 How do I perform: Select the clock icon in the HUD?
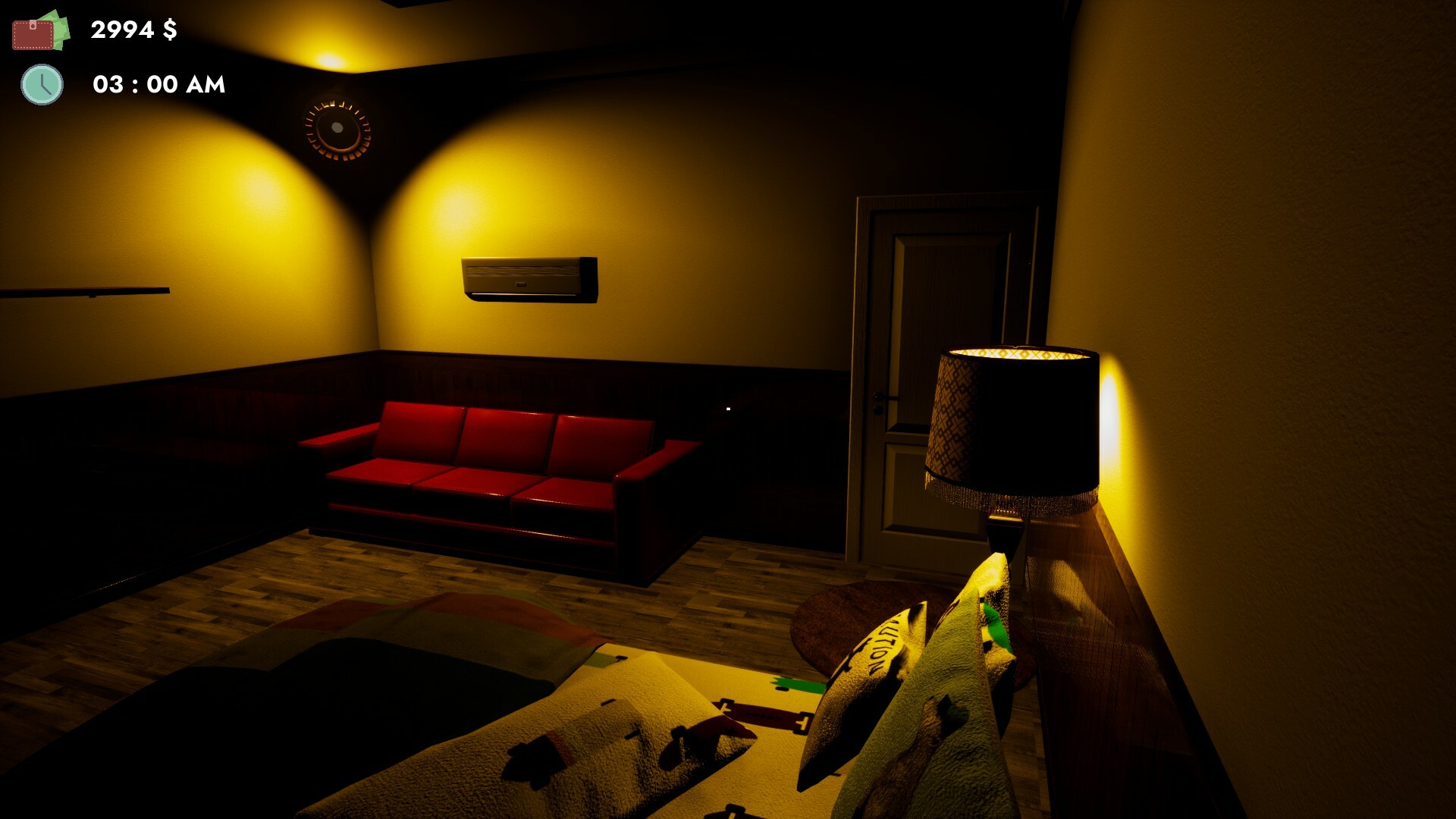(x=42, y=86)
